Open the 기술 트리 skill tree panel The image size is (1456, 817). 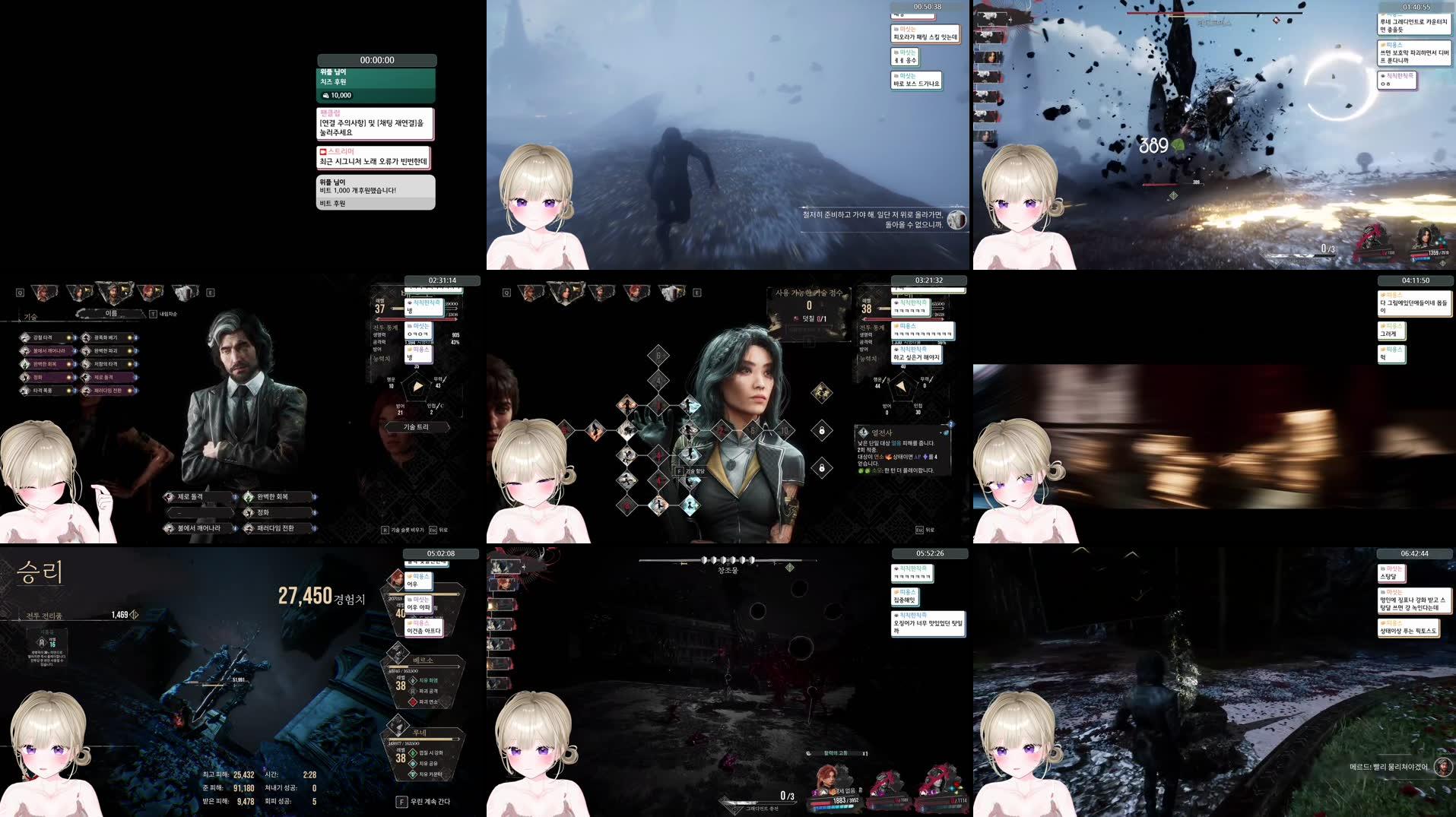pyautogui.click(x=416, y=428)
